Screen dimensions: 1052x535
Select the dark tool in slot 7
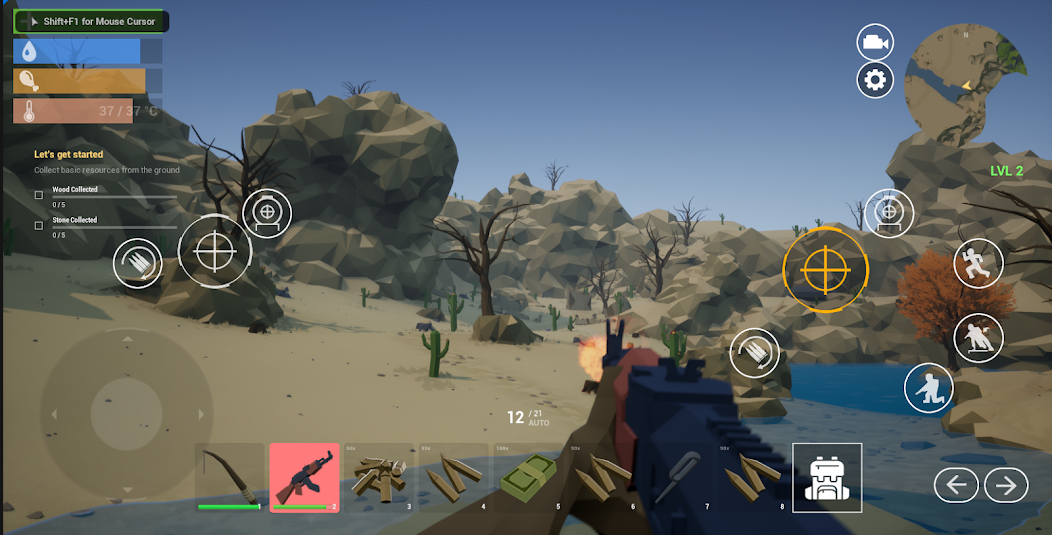coord(678,477)
